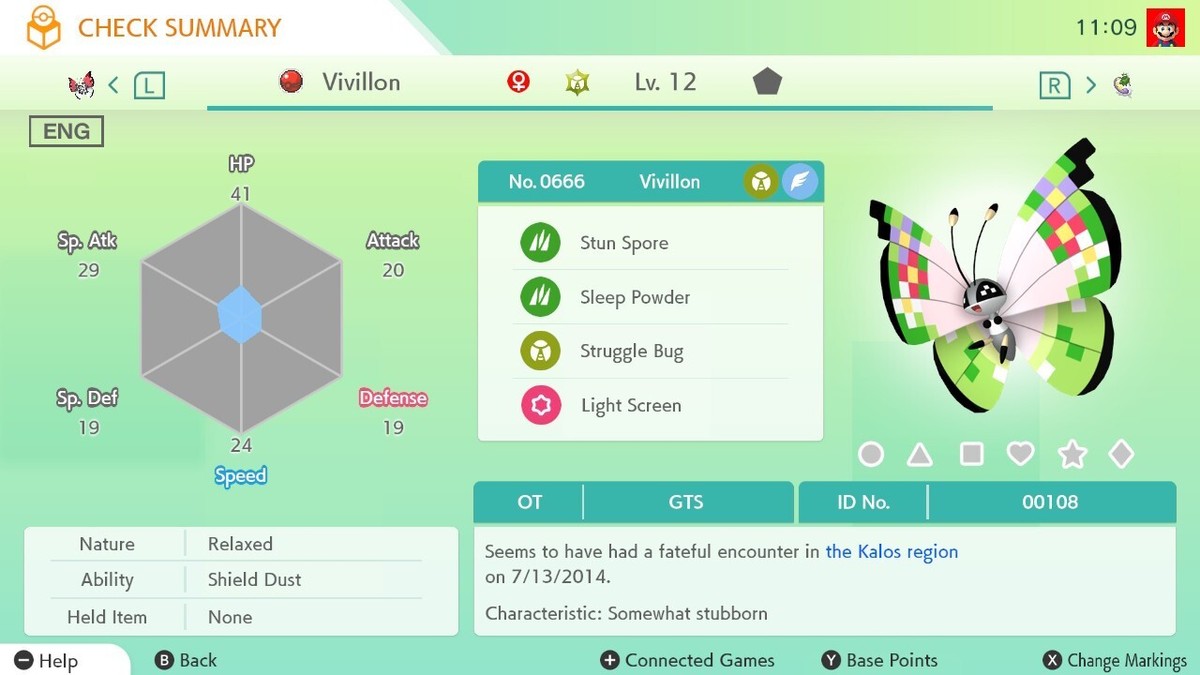Choose the Sleep Powder move row
The width and height of the screenshot is (1200, 675).
coord(634,297)
